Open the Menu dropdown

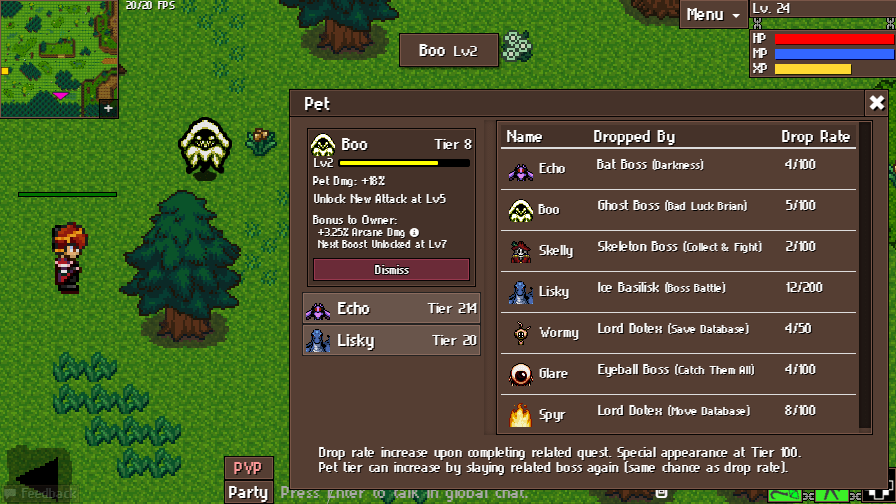(712, 14)
